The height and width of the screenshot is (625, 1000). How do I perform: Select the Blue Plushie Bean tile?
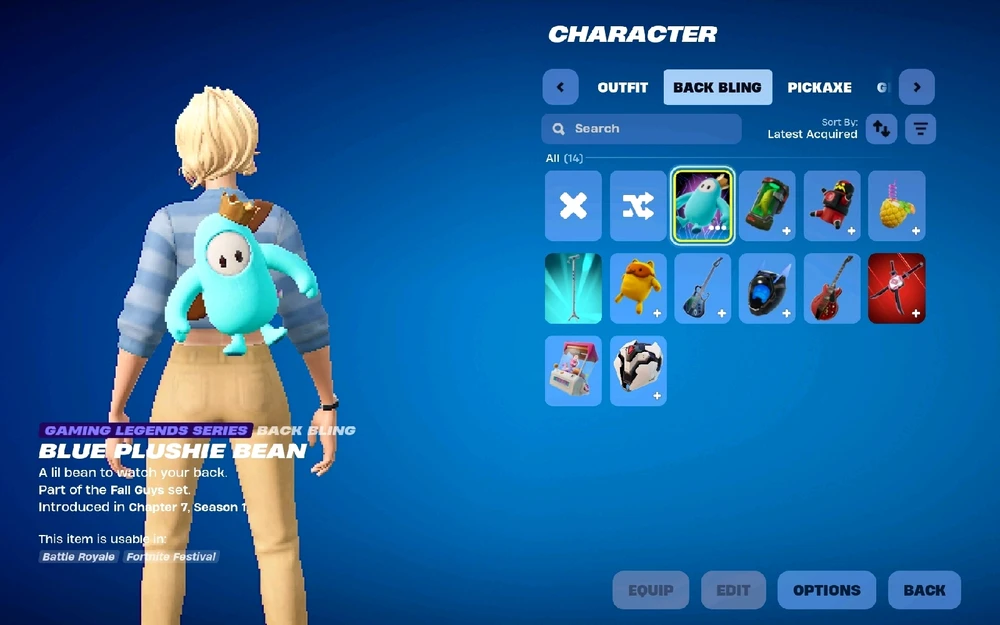tap(702, 206)
